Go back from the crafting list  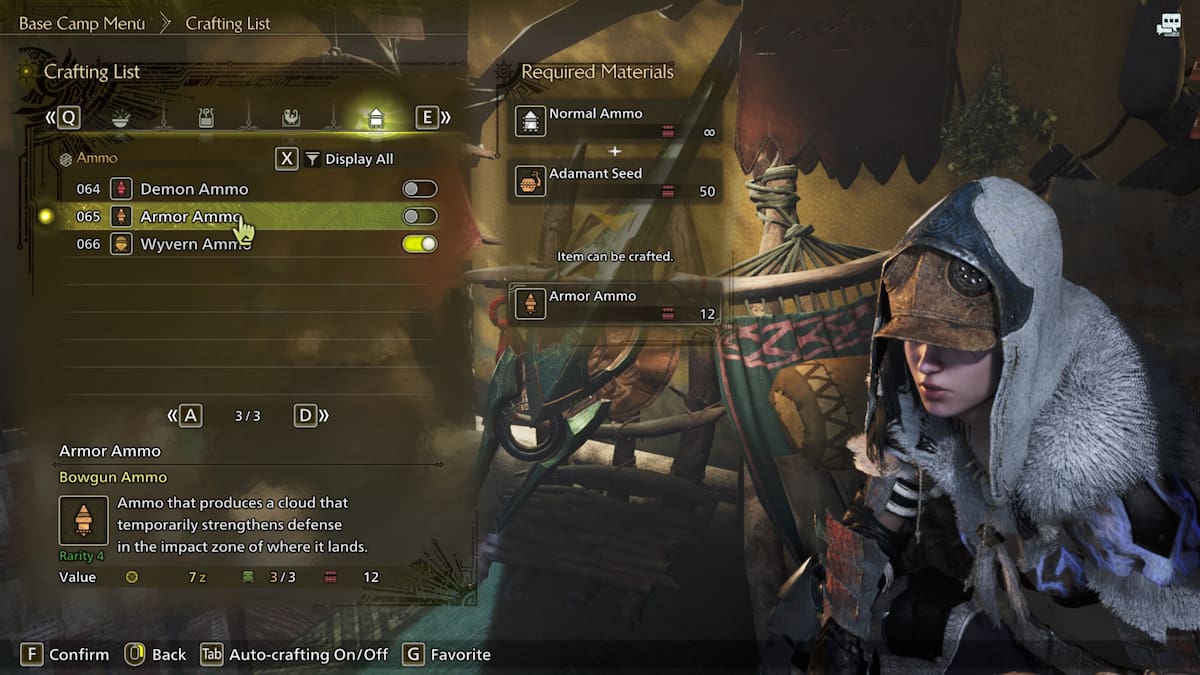155,654
